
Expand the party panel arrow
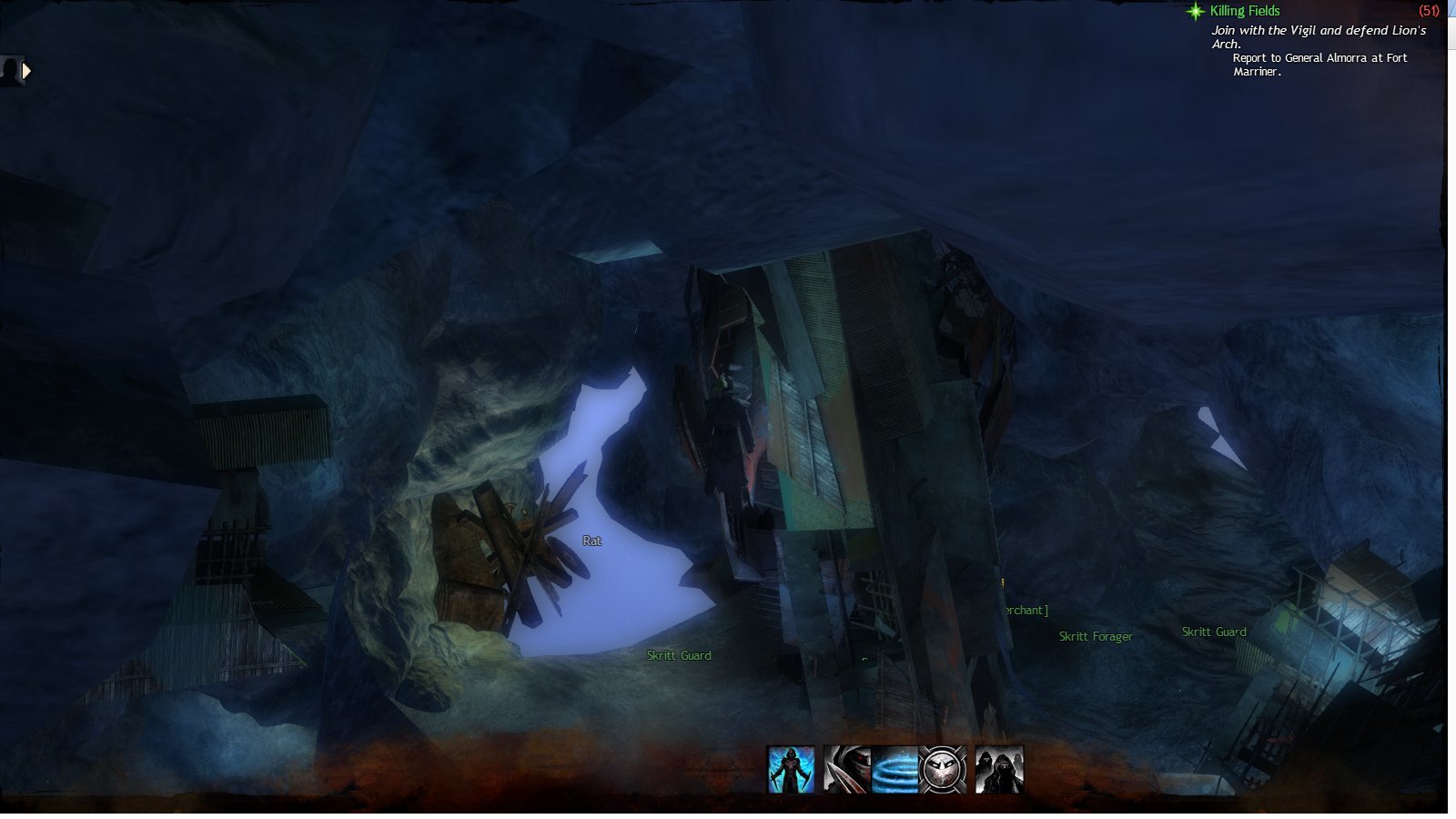click(x=26, y=70)
